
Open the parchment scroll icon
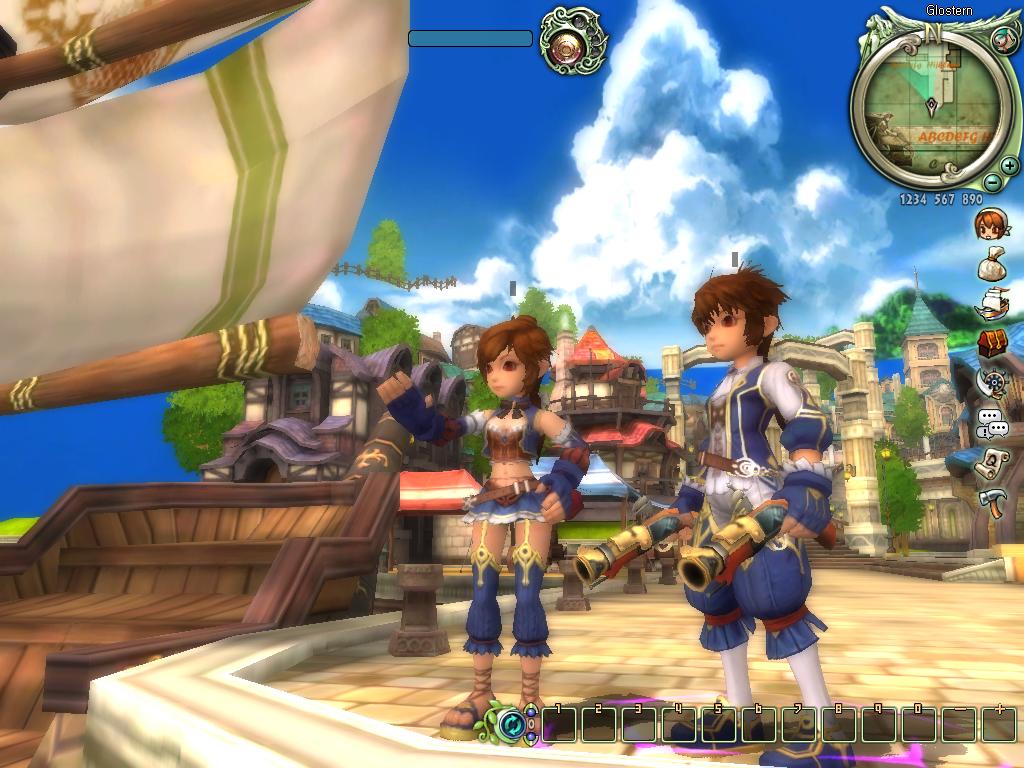992,463
